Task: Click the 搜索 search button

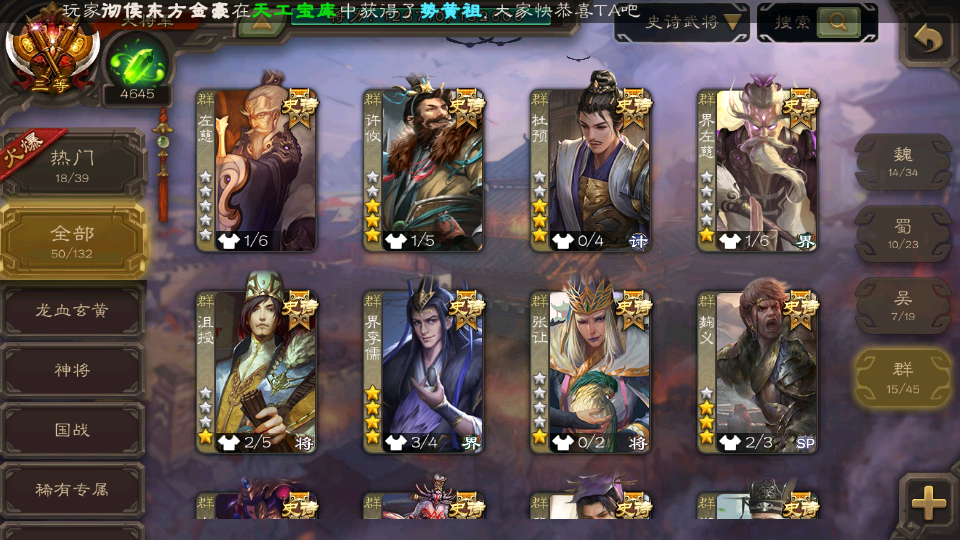Action: [x=817, y=22]
